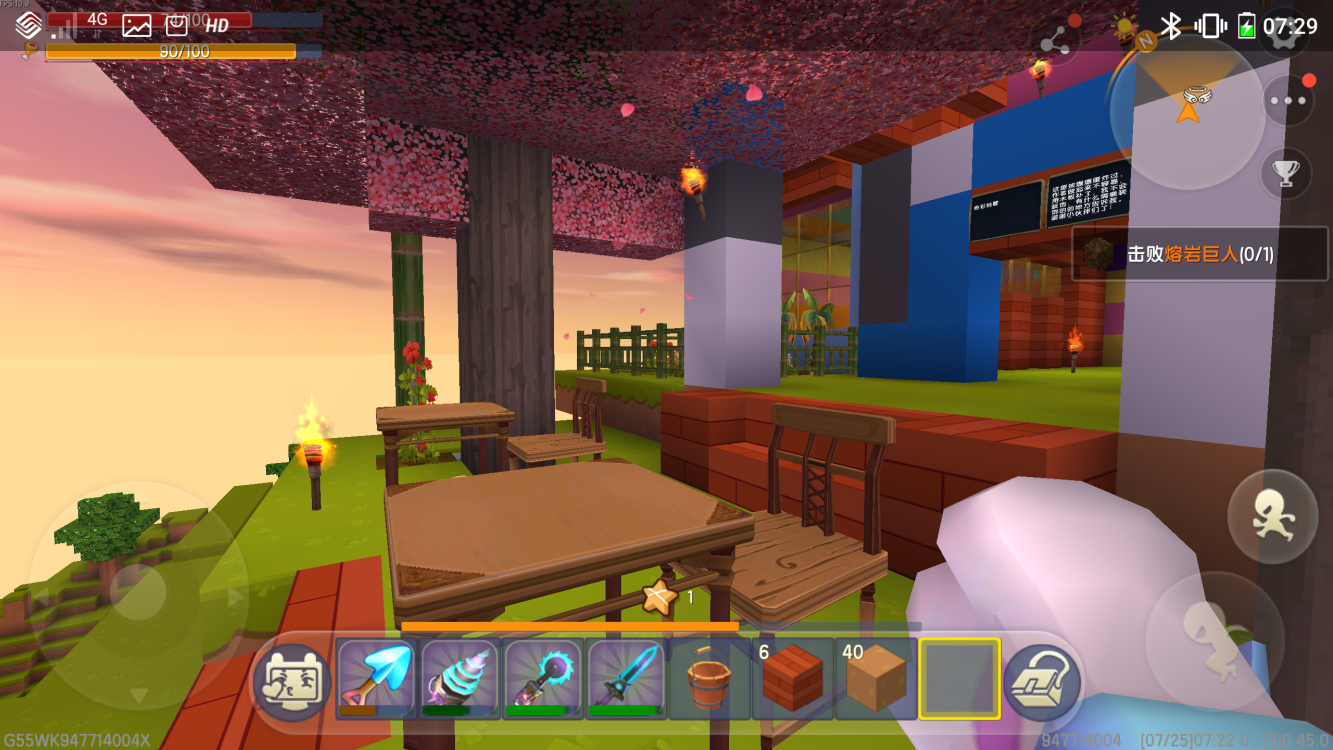
Task: Open the trophy achievements button
Action: point(1286,173)
